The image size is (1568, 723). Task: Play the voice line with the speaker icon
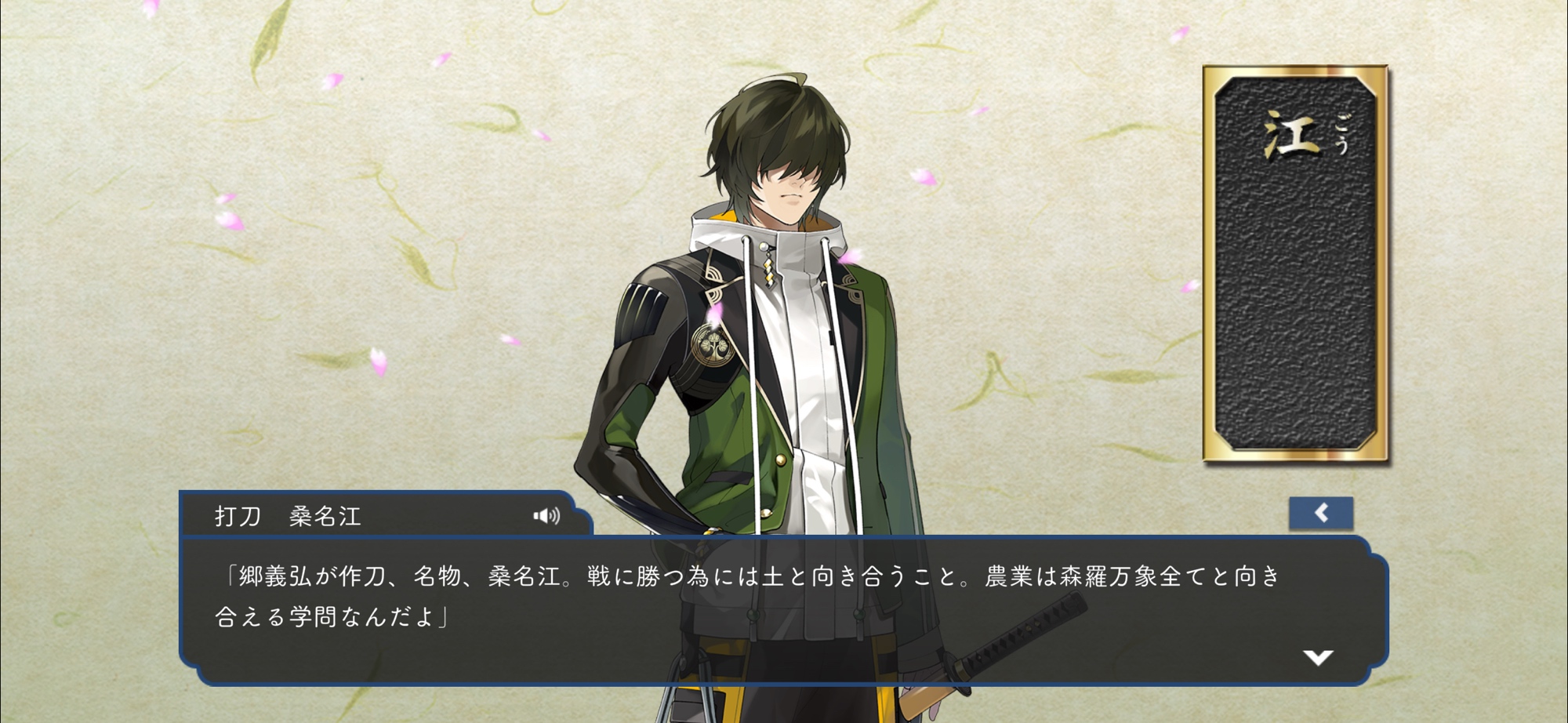[x=546, y=515]
